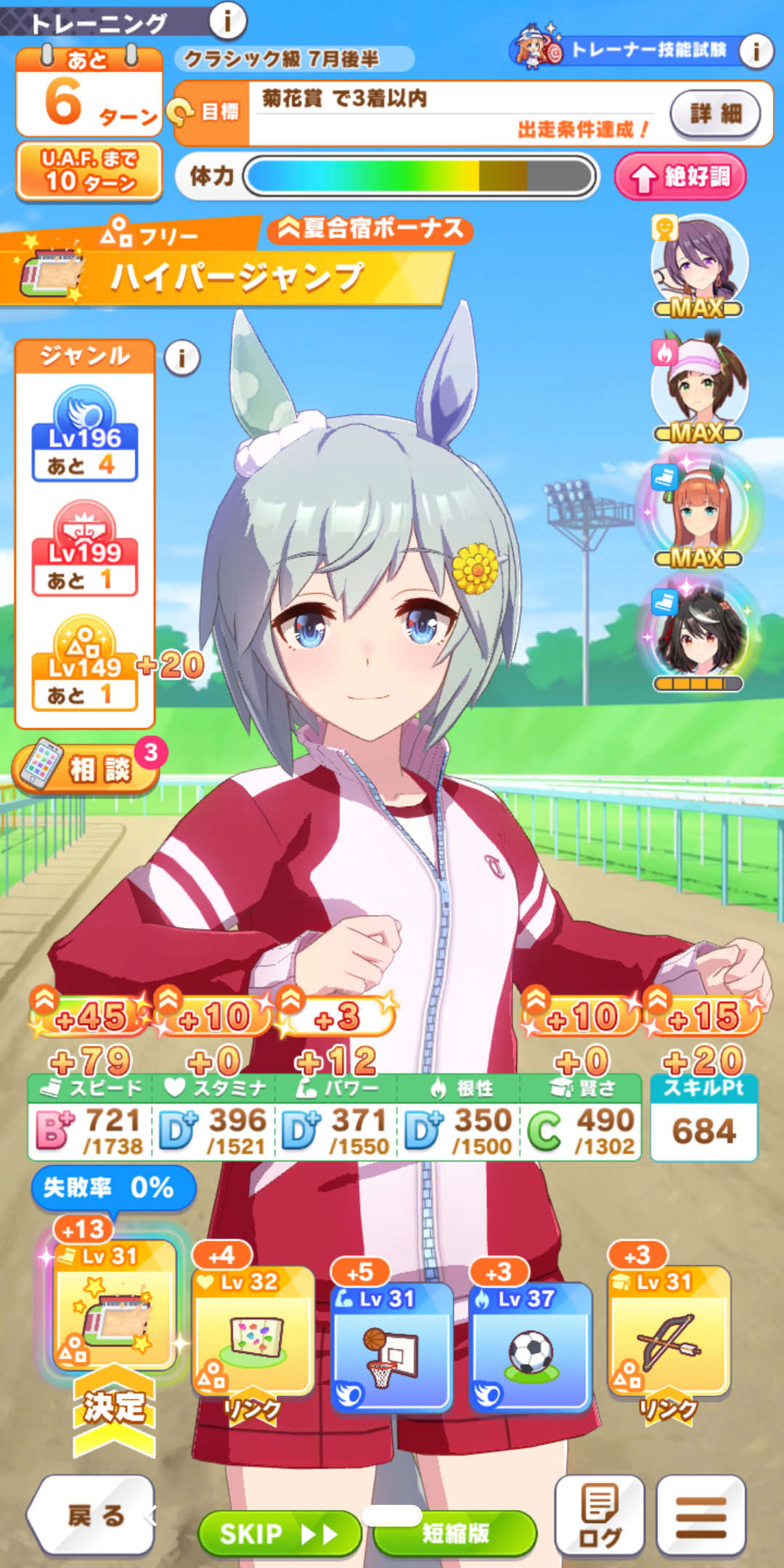Pick the soccer ball guts training
784x1568 pixels.
pyautogui.click(x=531, y=1347)
